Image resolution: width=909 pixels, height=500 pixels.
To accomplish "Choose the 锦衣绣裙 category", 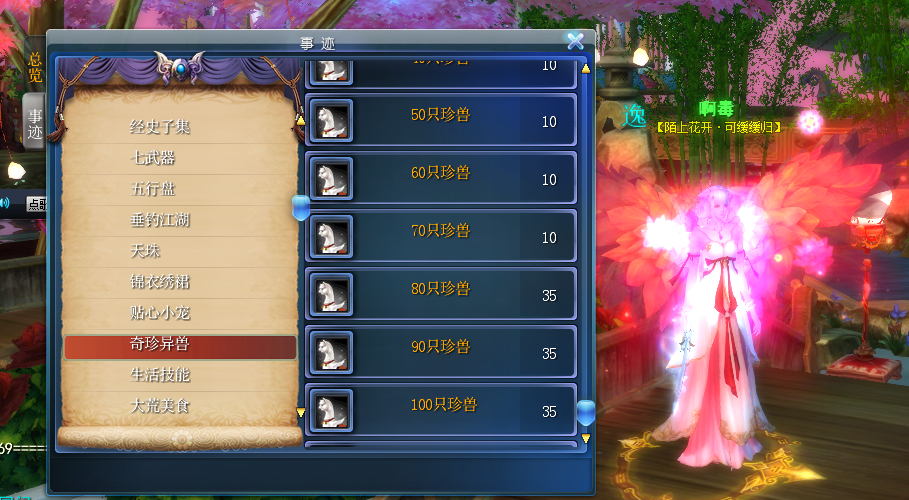I will [160, 282].
